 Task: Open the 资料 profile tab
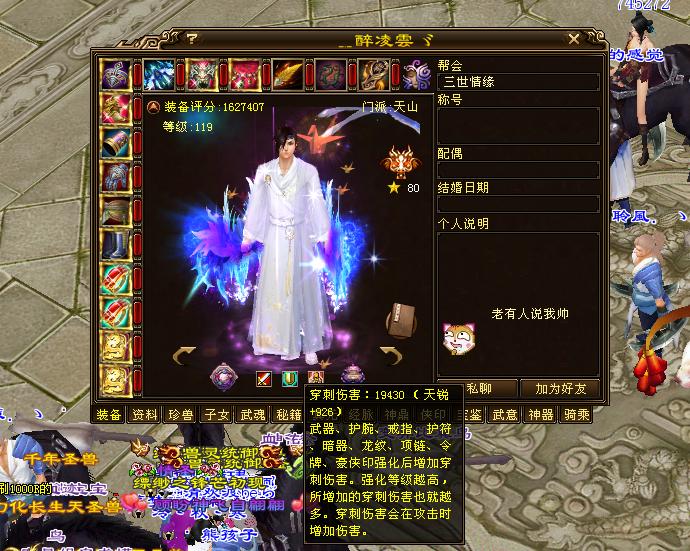(x=145, y=414)
